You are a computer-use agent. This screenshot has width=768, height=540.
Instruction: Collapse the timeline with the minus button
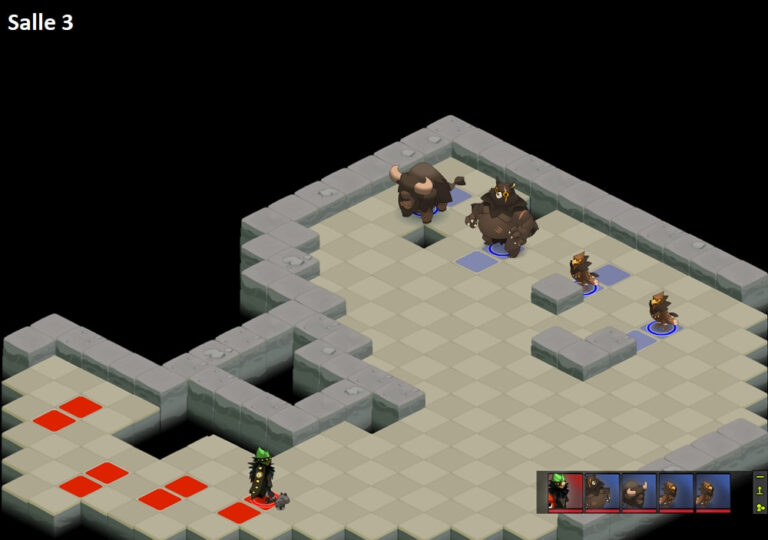point(759,476)
